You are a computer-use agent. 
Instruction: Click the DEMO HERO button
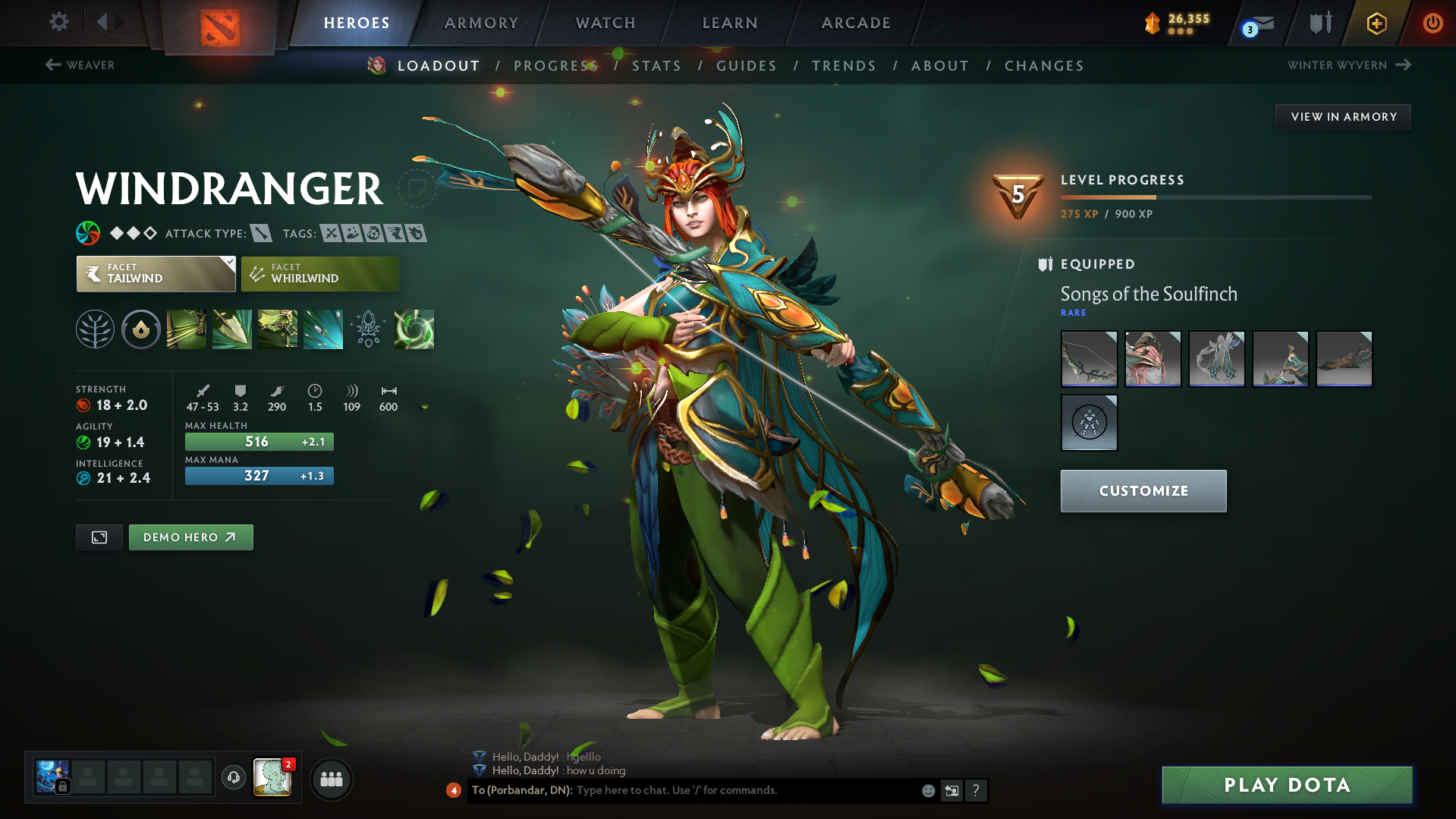190,537
